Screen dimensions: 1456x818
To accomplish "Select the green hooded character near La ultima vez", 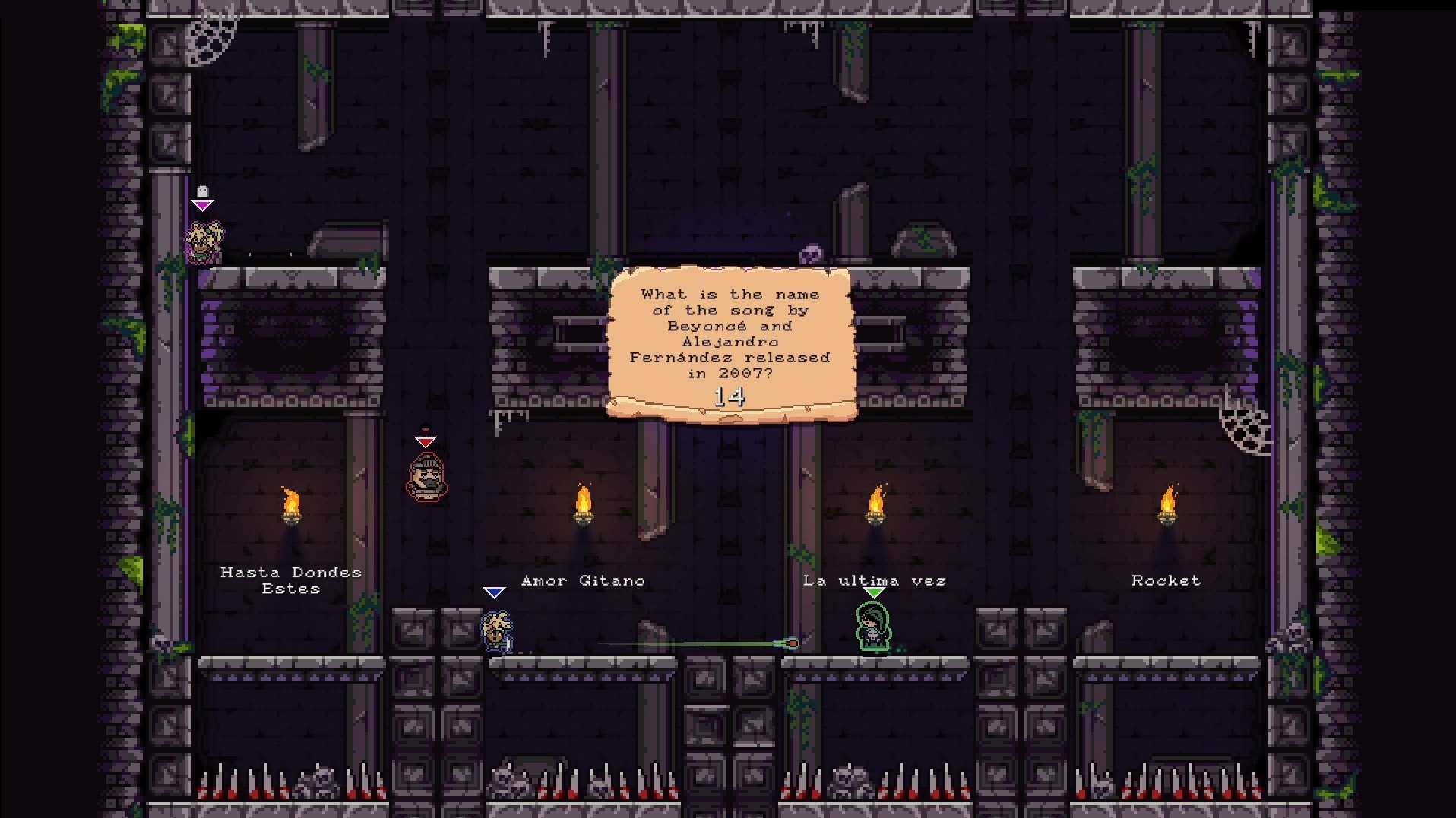I will [x=872, y=625].
